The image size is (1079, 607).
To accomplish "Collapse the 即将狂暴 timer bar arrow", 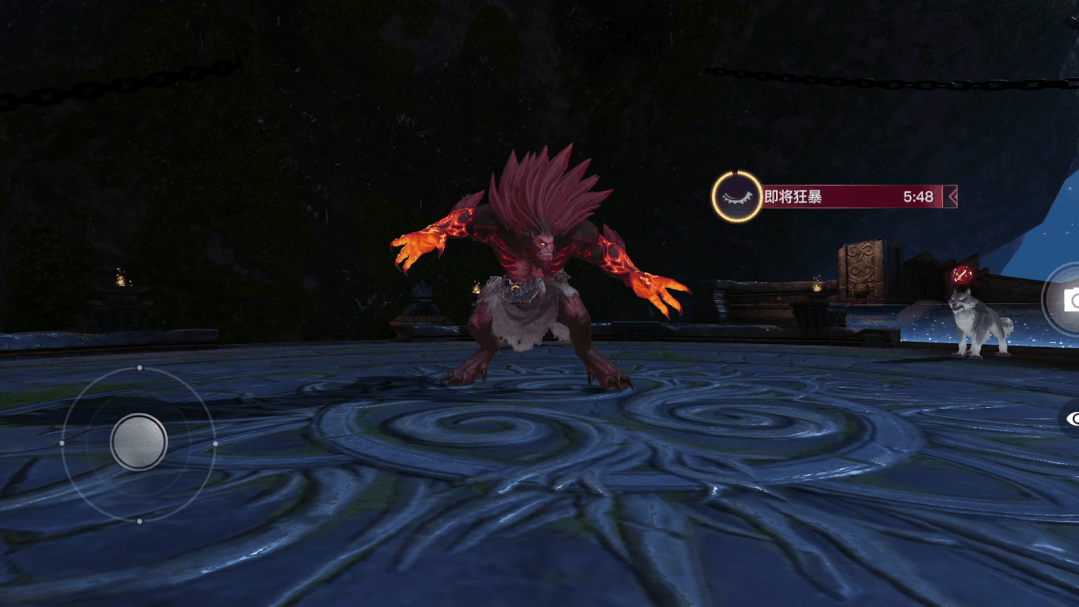I will tap(952, 197).
